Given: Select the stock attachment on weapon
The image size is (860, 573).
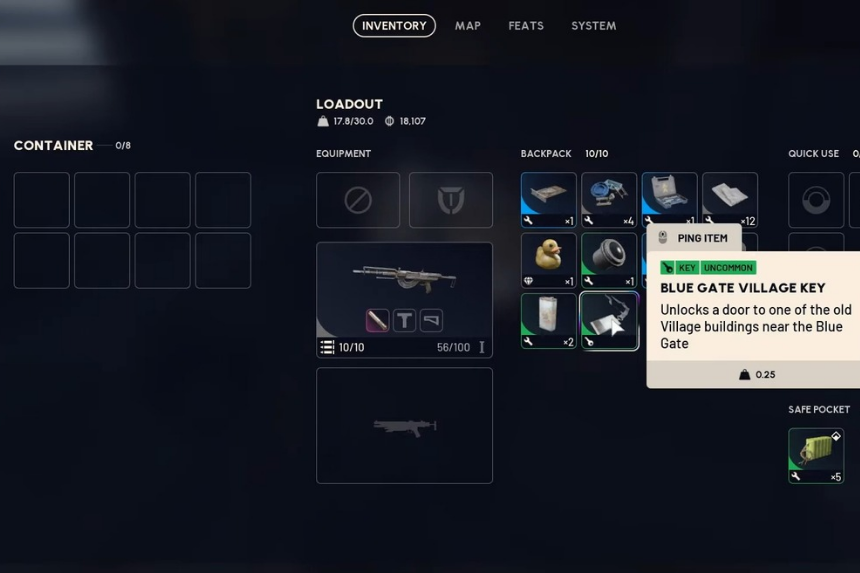Looking at the screenshot, I should (431, 320).
